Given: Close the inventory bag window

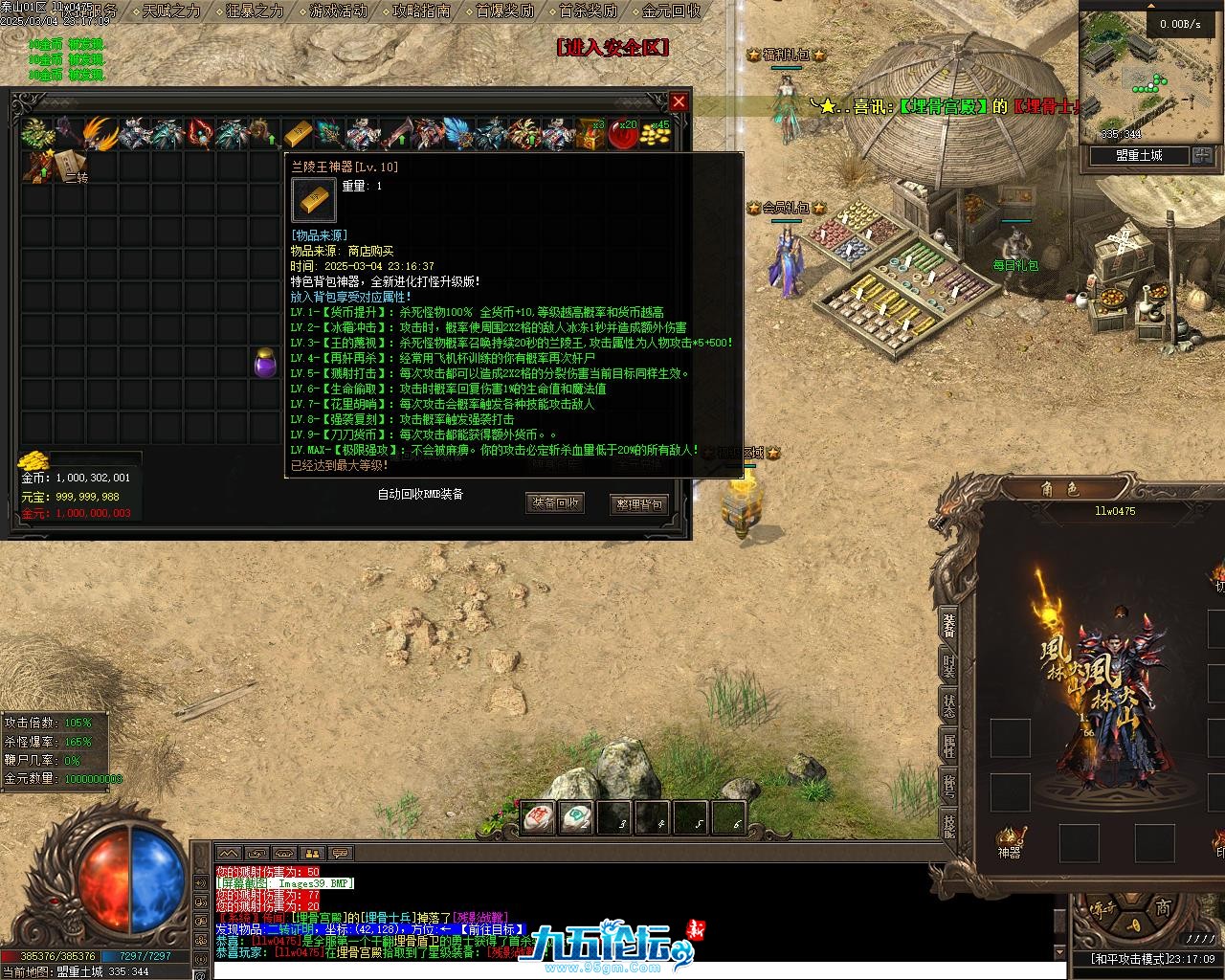Looking at the screenshot, I should 679,101.
